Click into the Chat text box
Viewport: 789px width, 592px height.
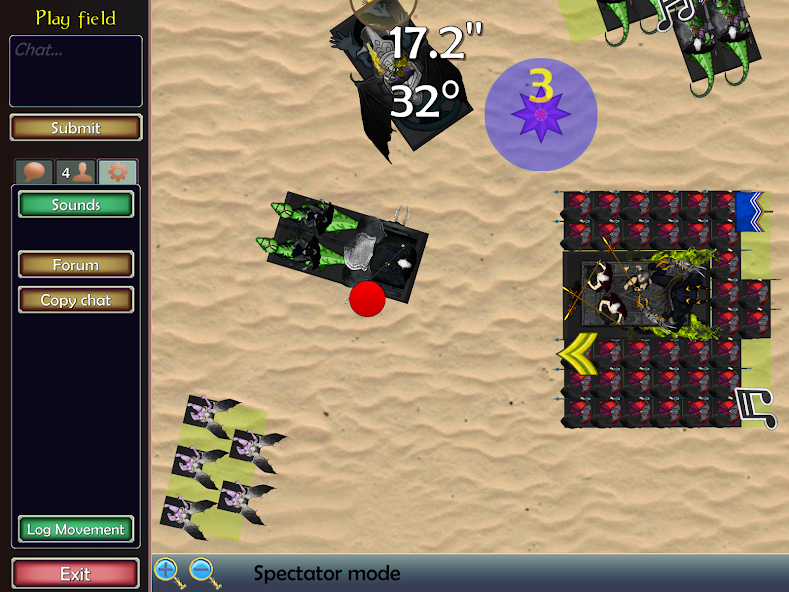pos(76,71)
